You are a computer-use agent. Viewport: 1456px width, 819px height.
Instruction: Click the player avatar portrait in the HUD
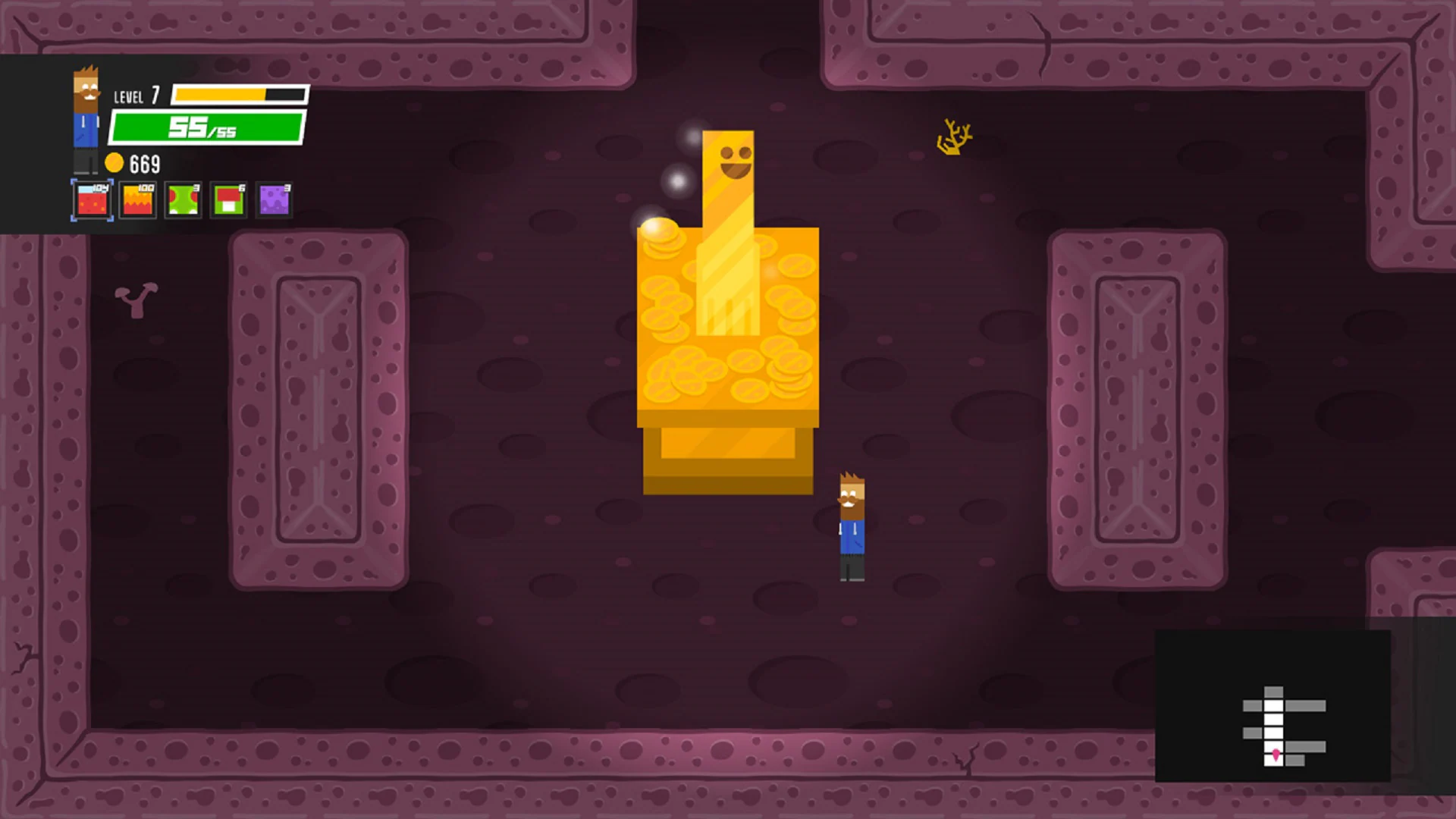point(86,118)
